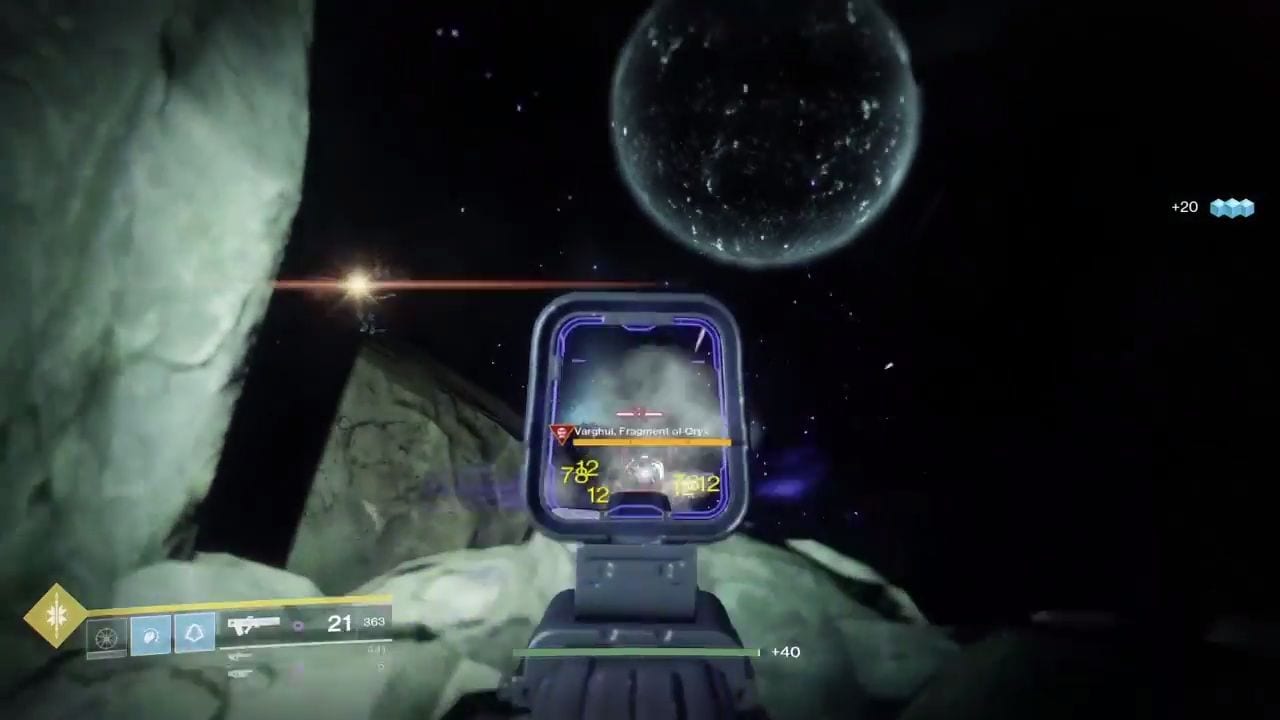Click the Varghul boss skull marker
The image size is (1280, 720).
click(561, 433)
